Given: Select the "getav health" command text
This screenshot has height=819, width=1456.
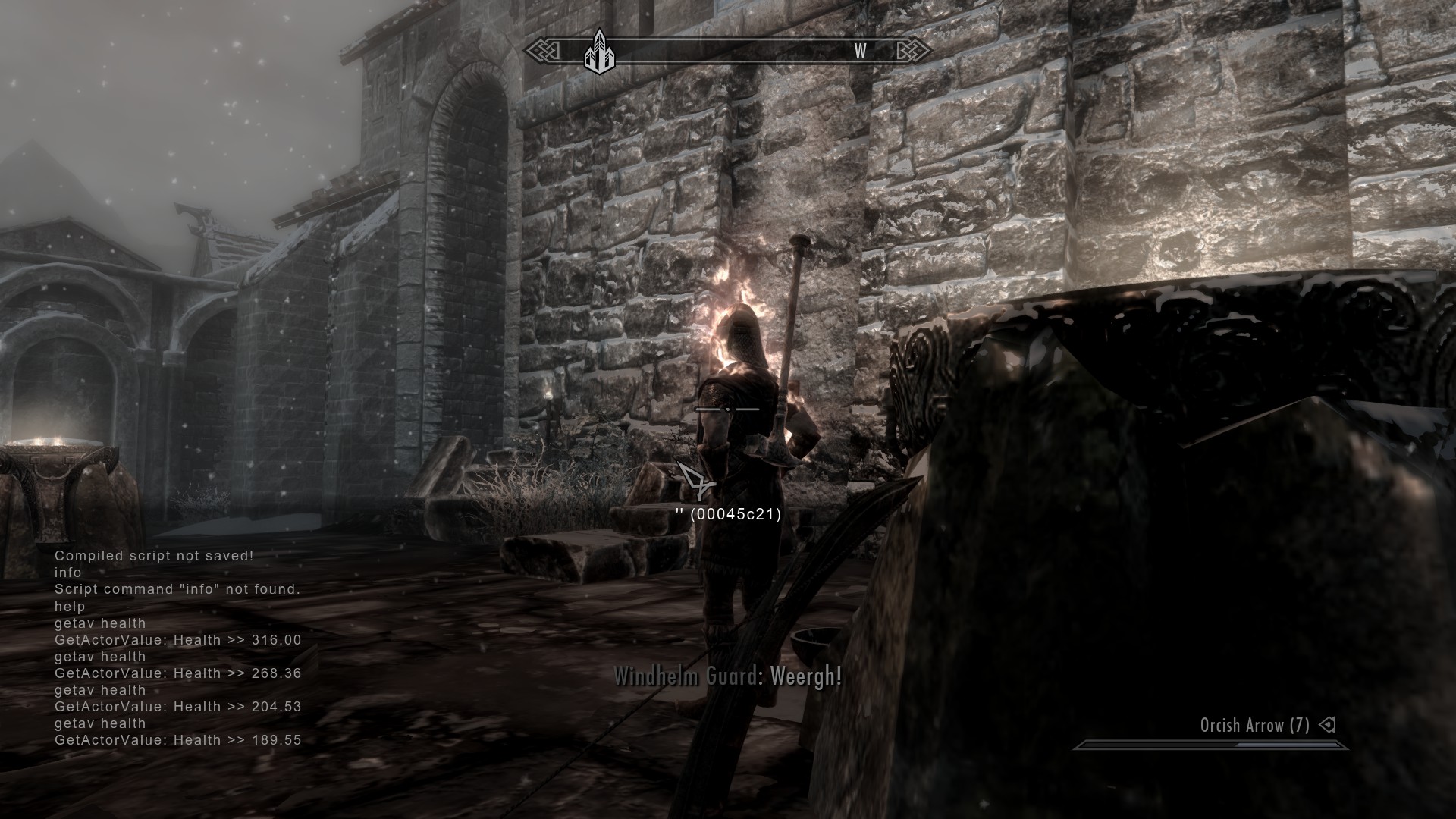Looking at the screenshot, I should [99, 623].
